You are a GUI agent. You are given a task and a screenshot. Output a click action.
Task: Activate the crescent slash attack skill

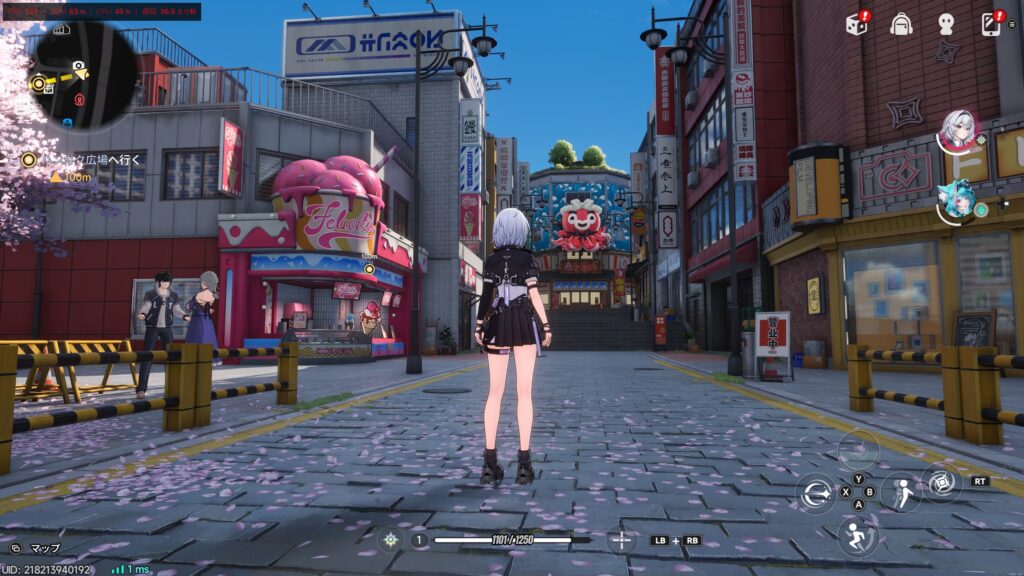(x=817, y=492)
